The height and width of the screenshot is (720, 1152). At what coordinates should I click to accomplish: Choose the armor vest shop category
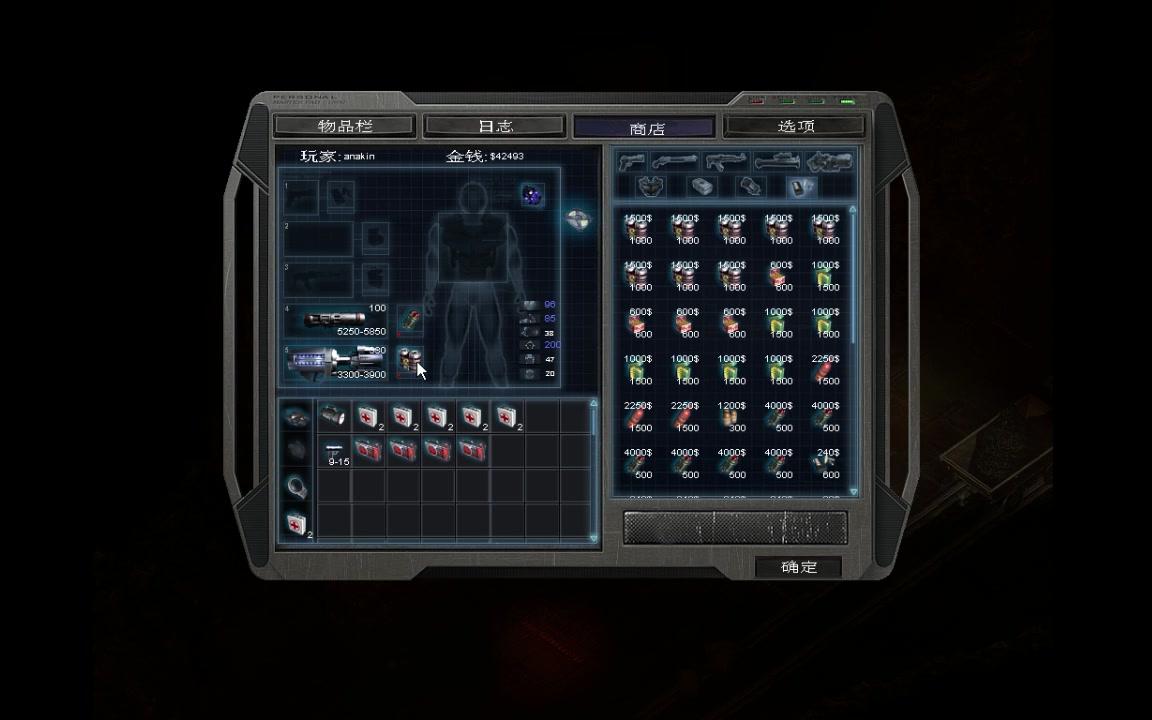pos(653,187)
